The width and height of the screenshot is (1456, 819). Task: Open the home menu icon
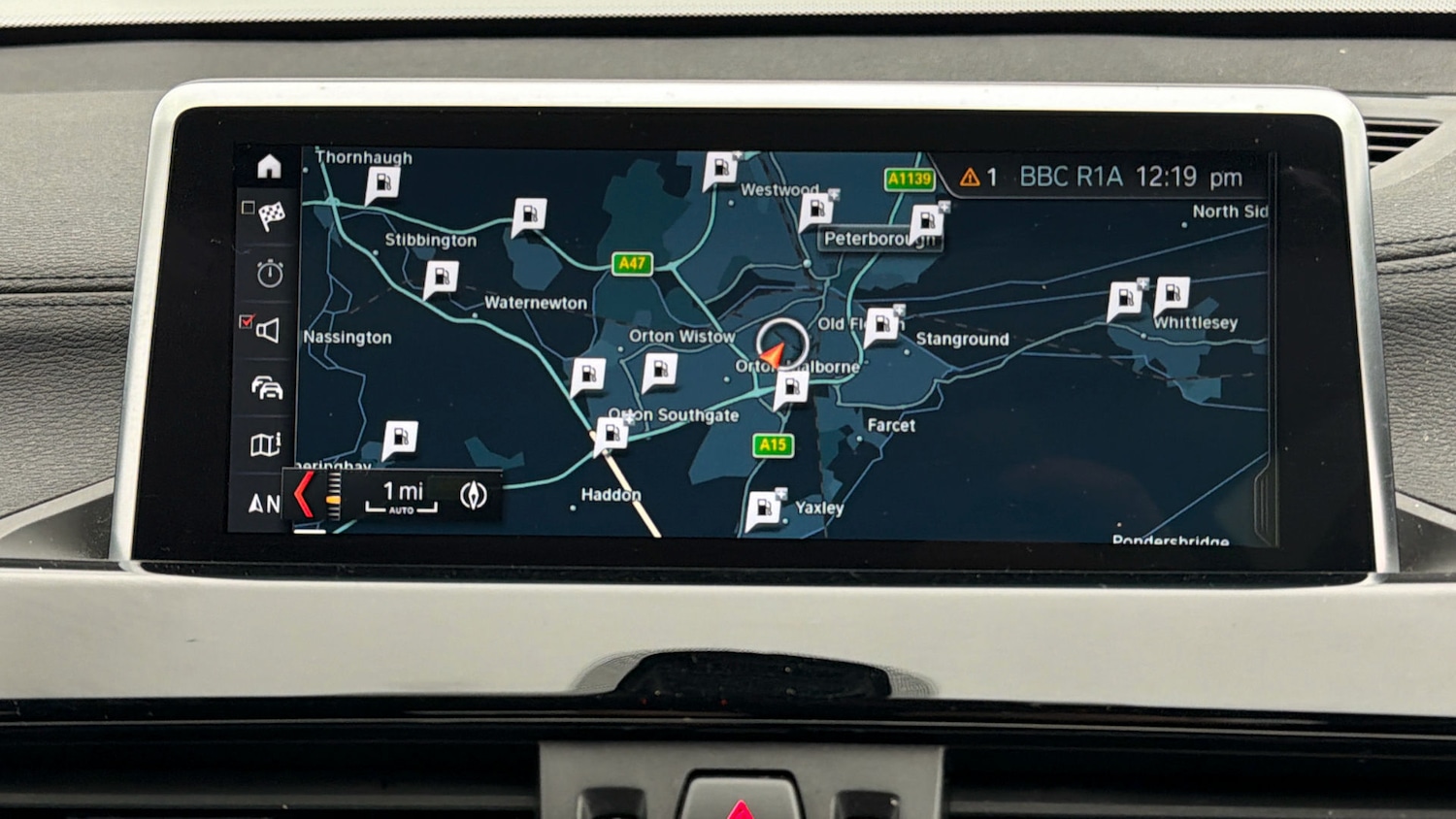269,167
